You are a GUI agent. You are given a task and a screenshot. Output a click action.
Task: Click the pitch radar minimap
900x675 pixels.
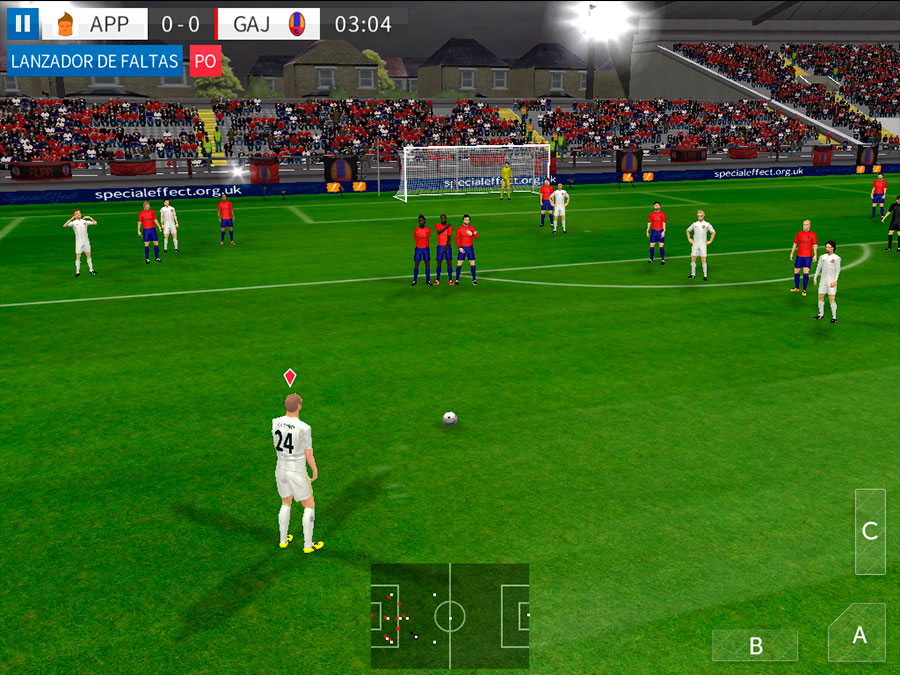click(x=450, y=616)
